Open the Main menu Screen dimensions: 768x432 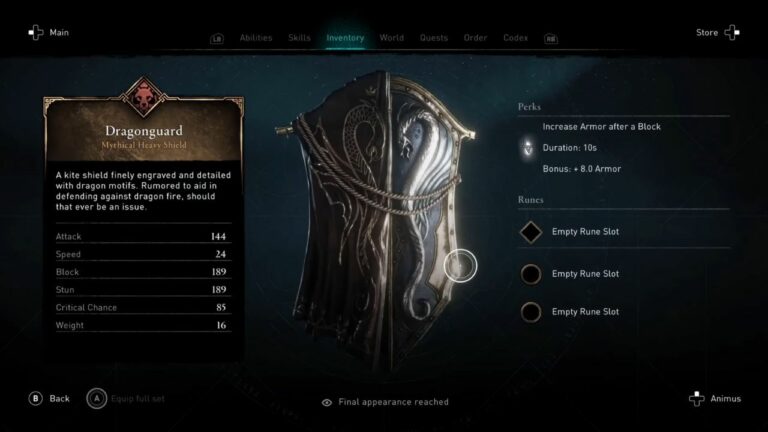click(x=48, y=33)
